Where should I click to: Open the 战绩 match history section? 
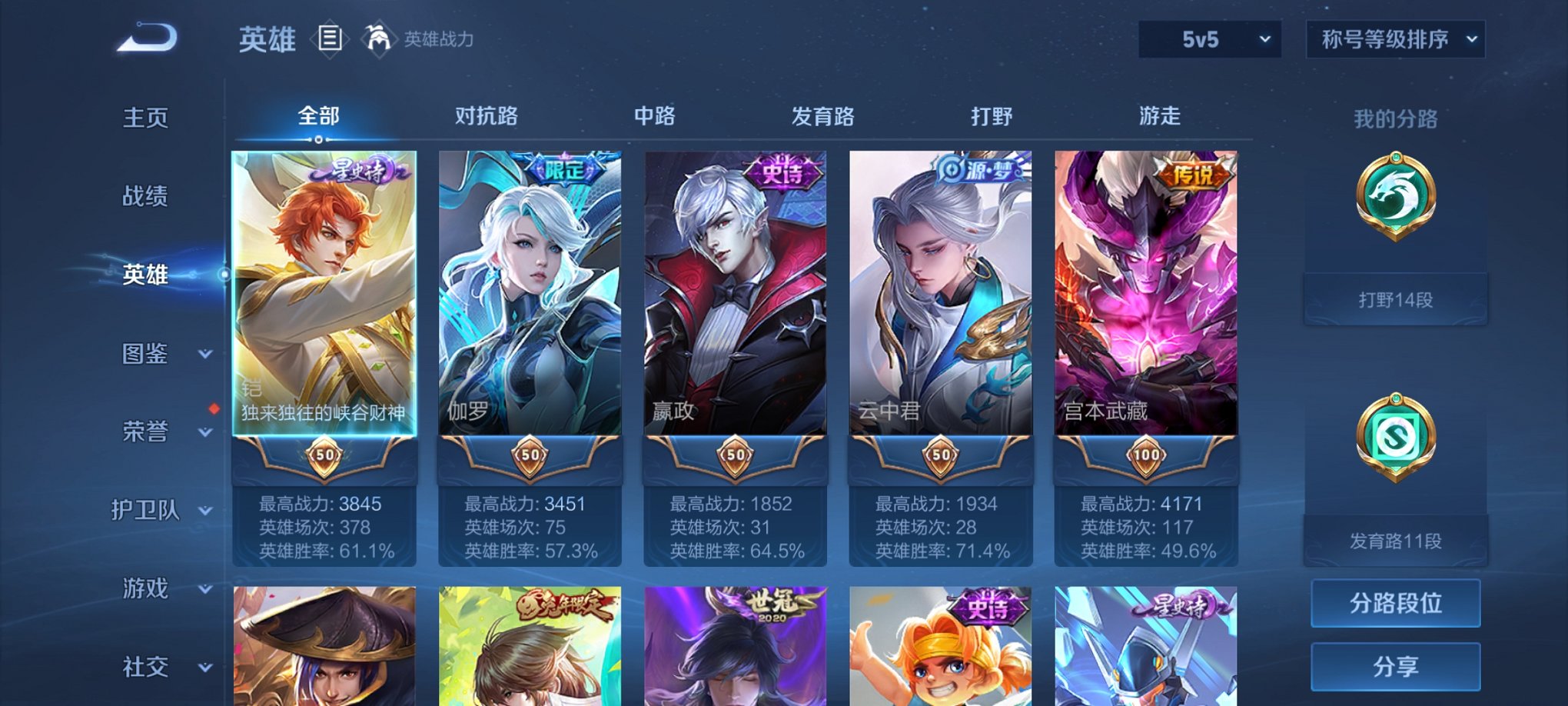[x=146, y=198]
